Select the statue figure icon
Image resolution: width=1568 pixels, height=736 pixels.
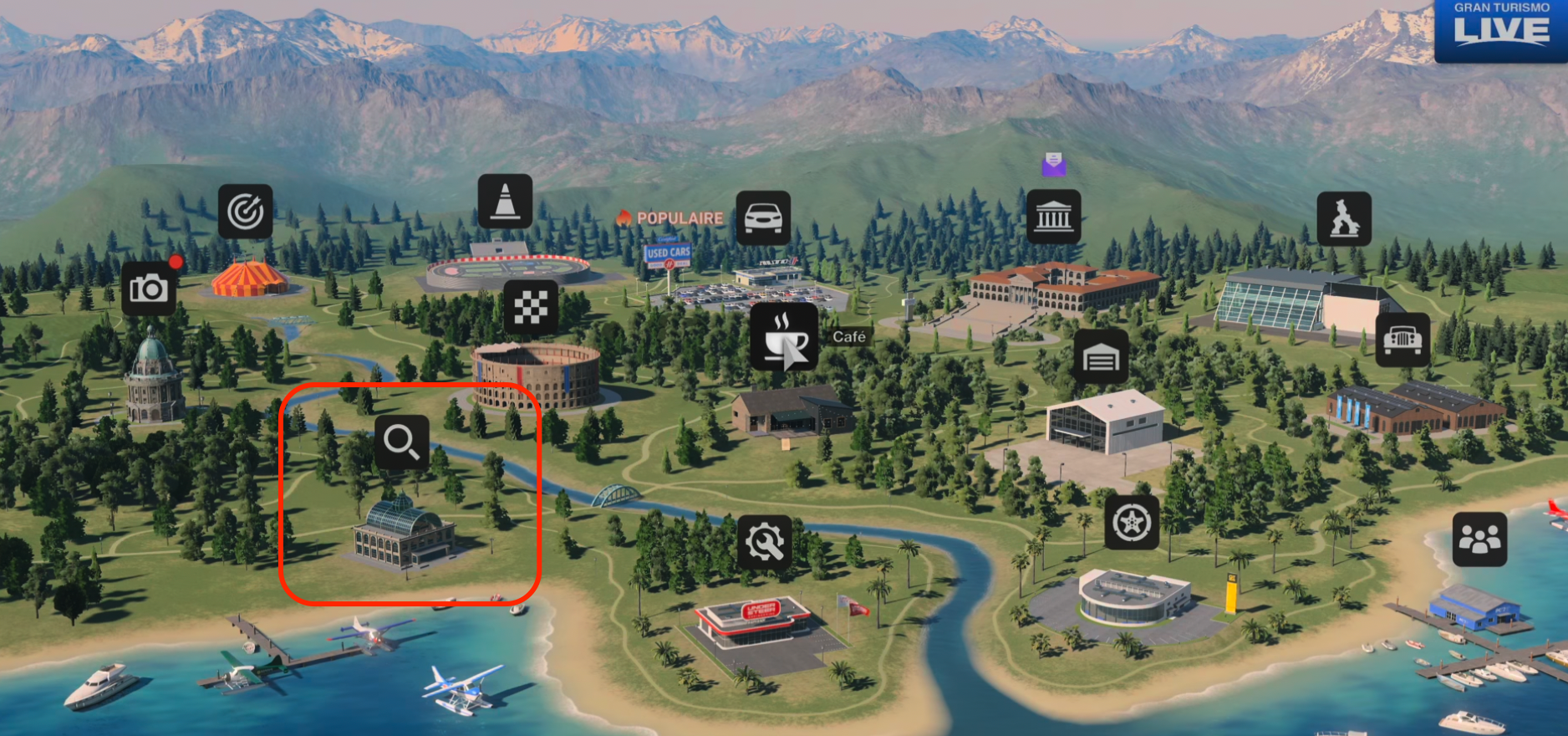1344,218
